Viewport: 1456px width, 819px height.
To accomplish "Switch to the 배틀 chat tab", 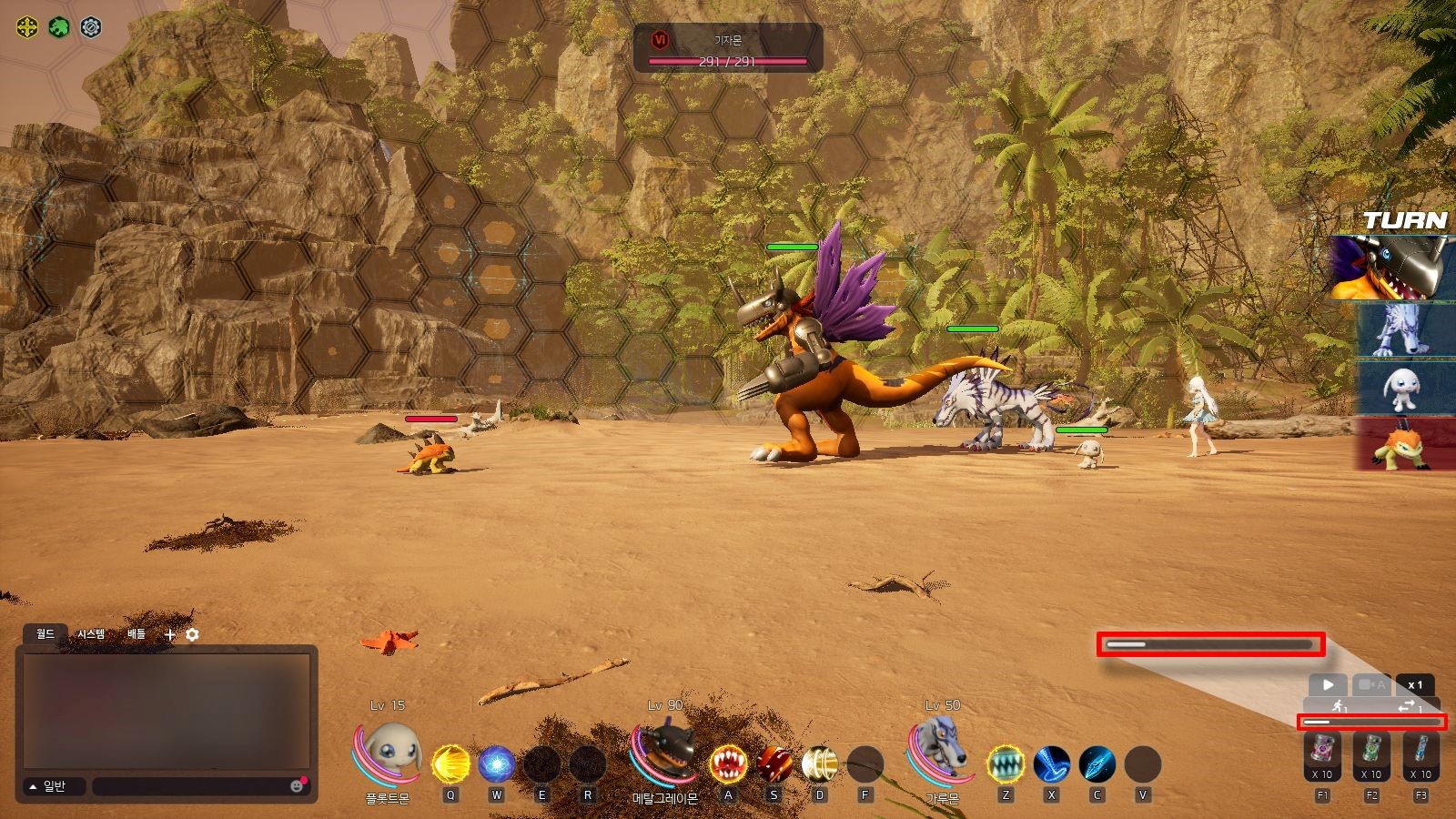I will 136,634.
